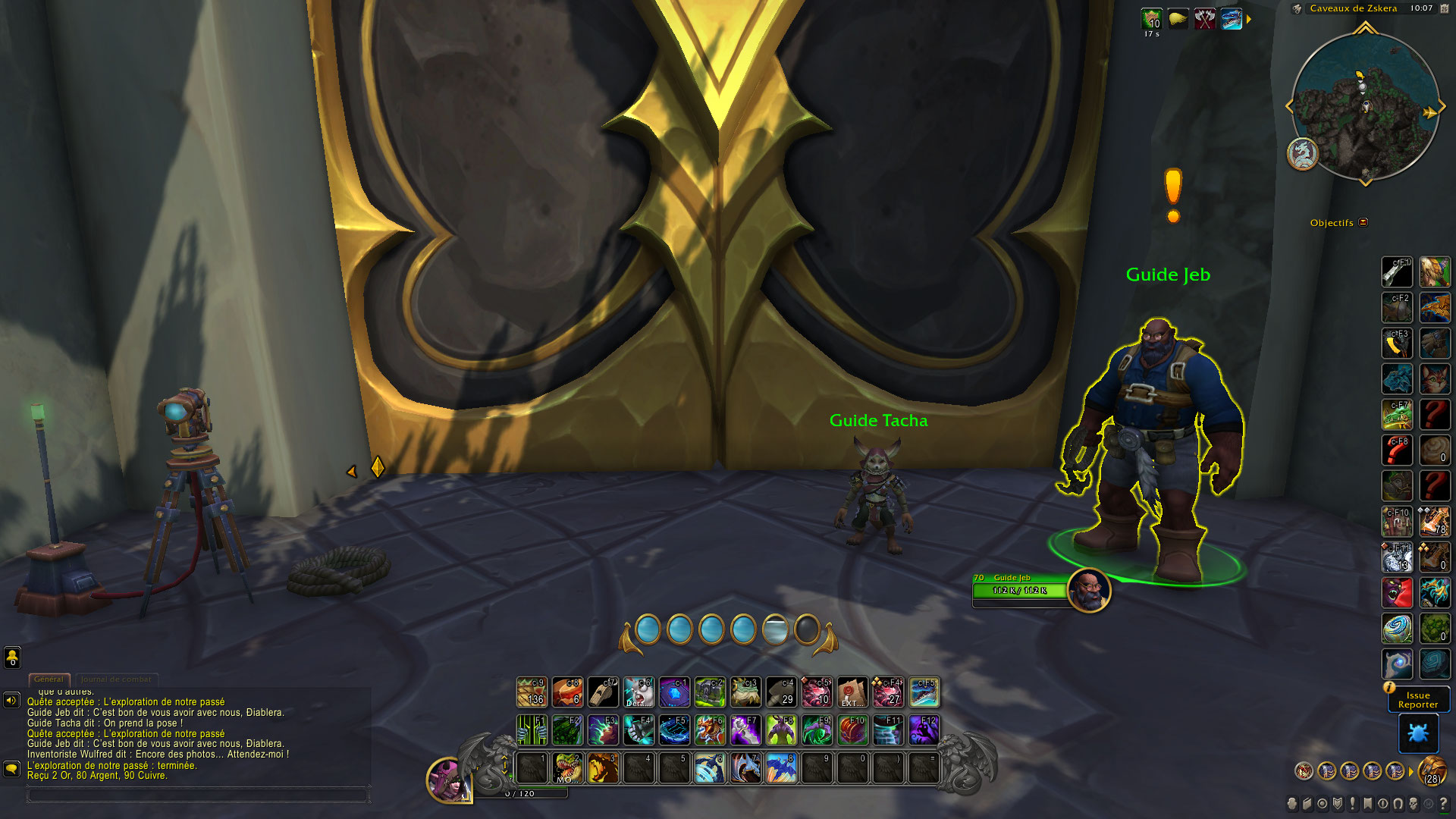Use the rabbit toy on the action bar
This screenshot has width=1456, height=819.
click(x=639, y=692)
